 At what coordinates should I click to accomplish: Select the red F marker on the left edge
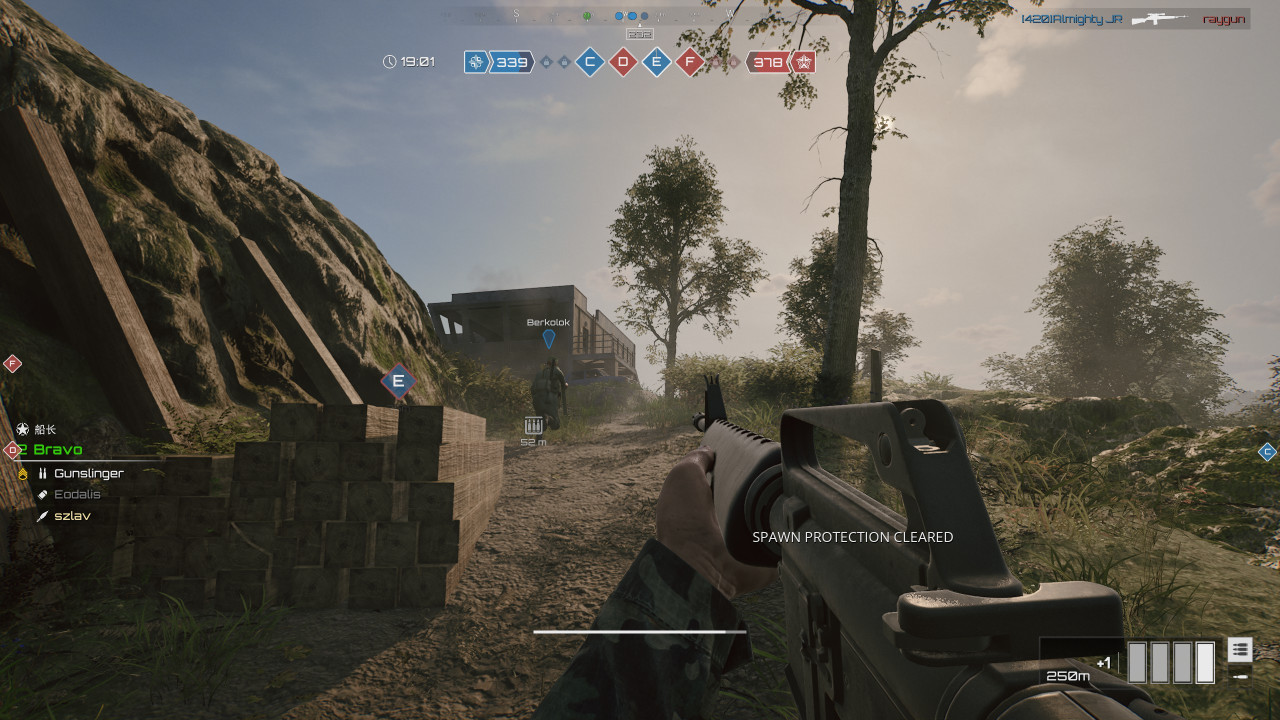pos(12,363)
